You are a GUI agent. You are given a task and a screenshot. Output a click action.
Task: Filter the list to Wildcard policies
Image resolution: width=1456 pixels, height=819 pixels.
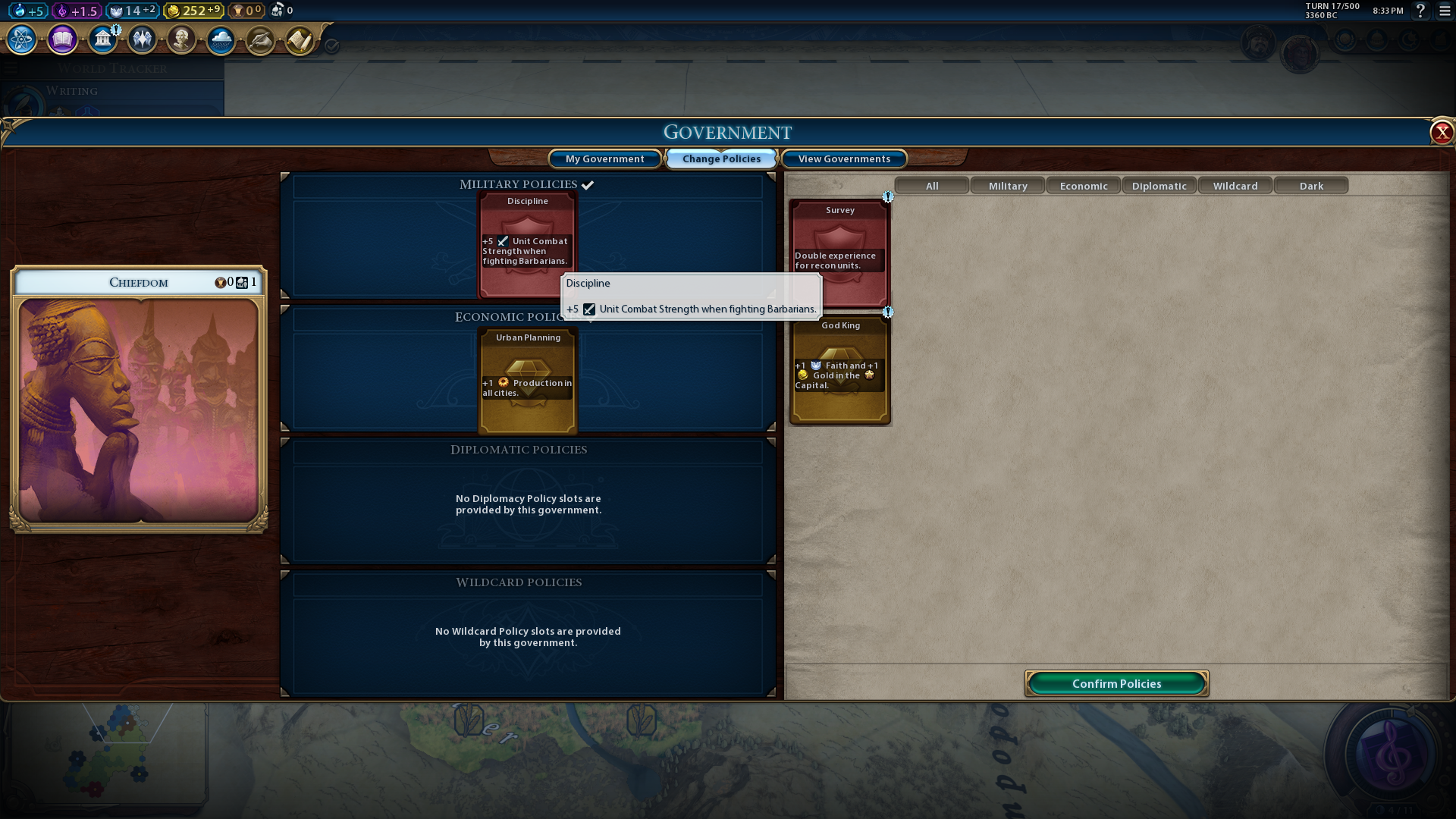[1235, 186]
